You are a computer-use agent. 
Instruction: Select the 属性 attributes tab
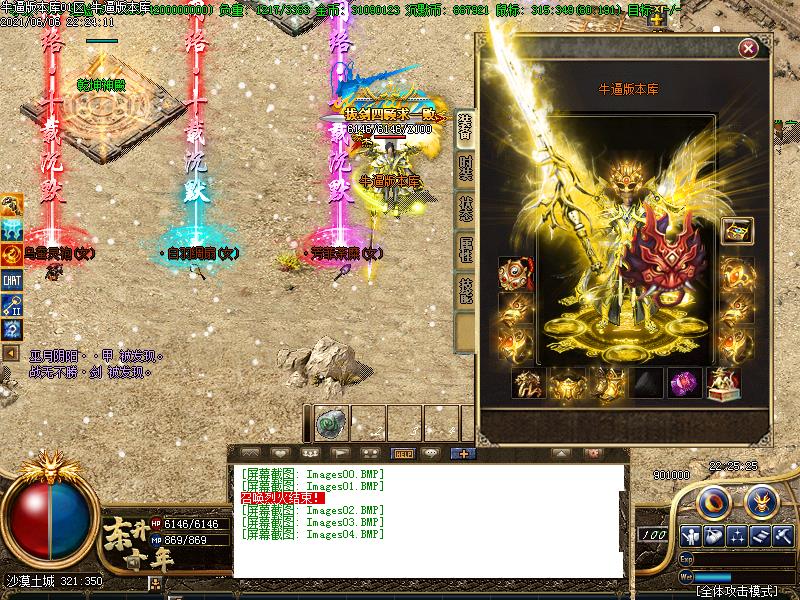tap(466, 250)
